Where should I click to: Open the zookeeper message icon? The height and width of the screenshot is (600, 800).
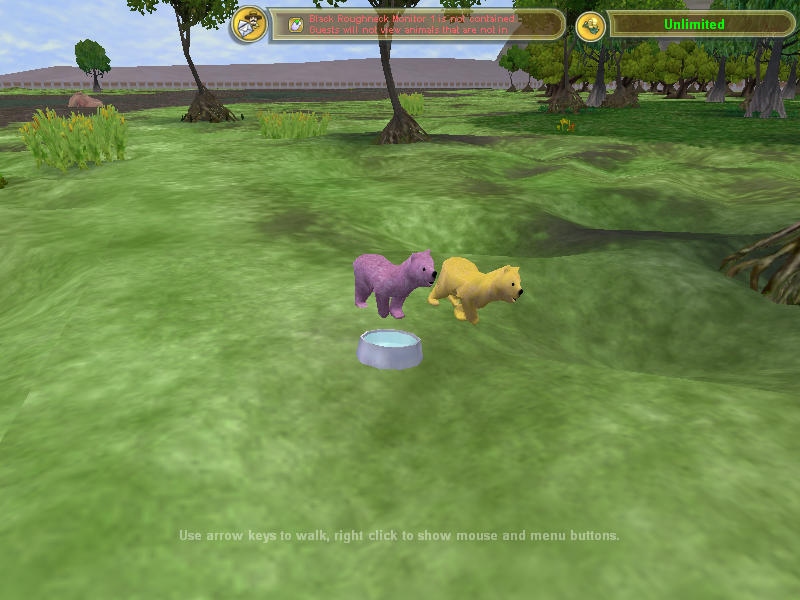(250, 24)
